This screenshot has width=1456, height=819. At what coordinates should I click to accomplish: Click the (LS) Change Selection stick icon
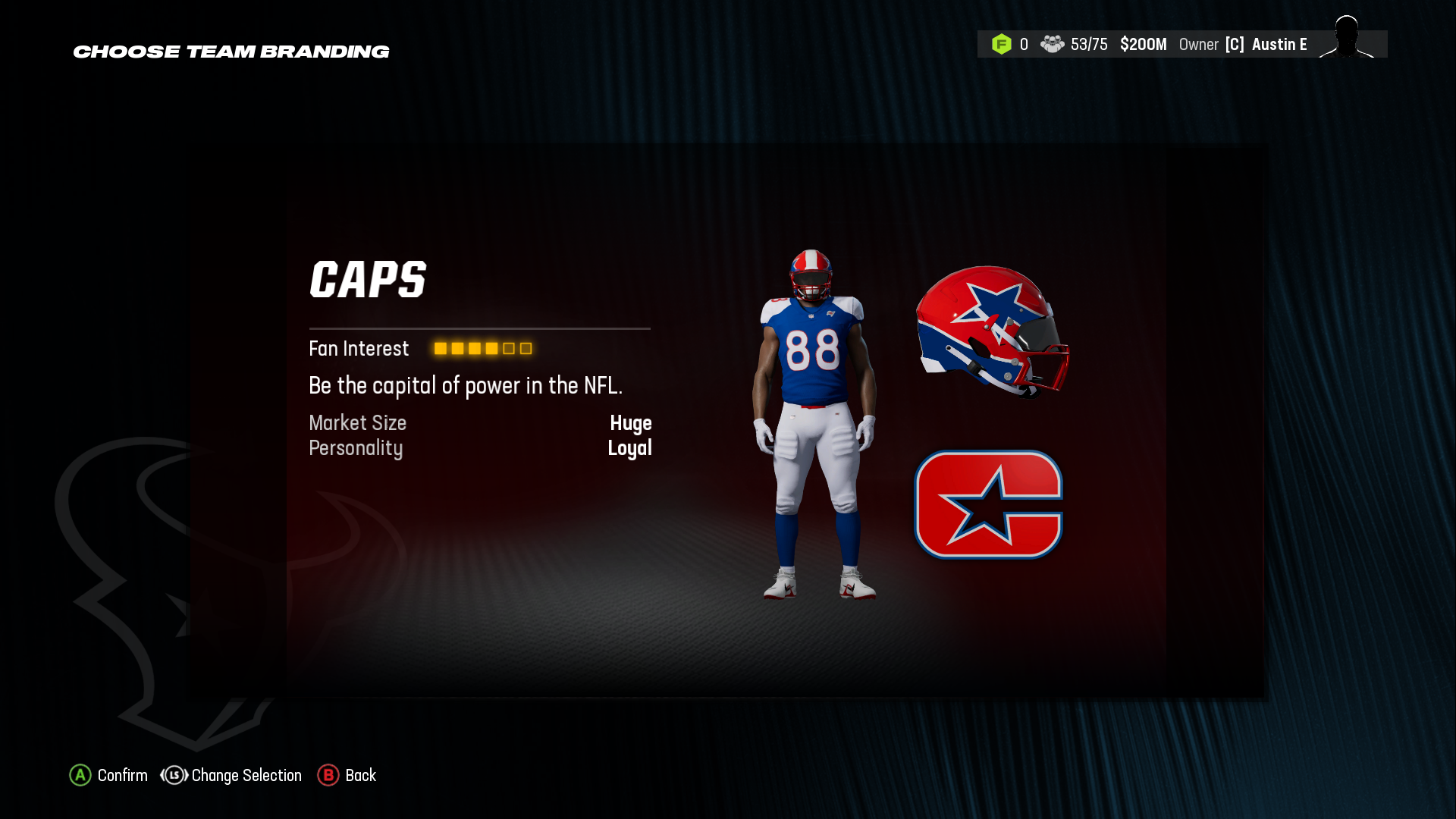173,775
